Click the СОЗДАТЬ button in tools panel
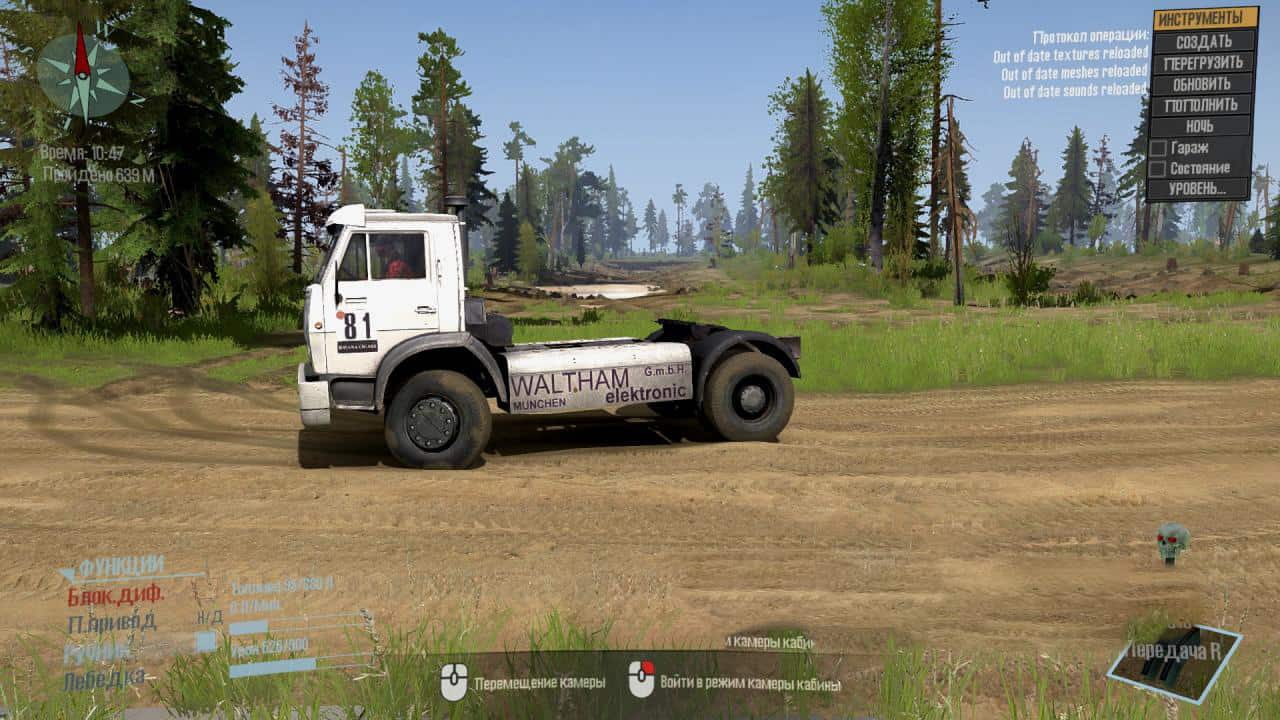 pos(1204,42)
